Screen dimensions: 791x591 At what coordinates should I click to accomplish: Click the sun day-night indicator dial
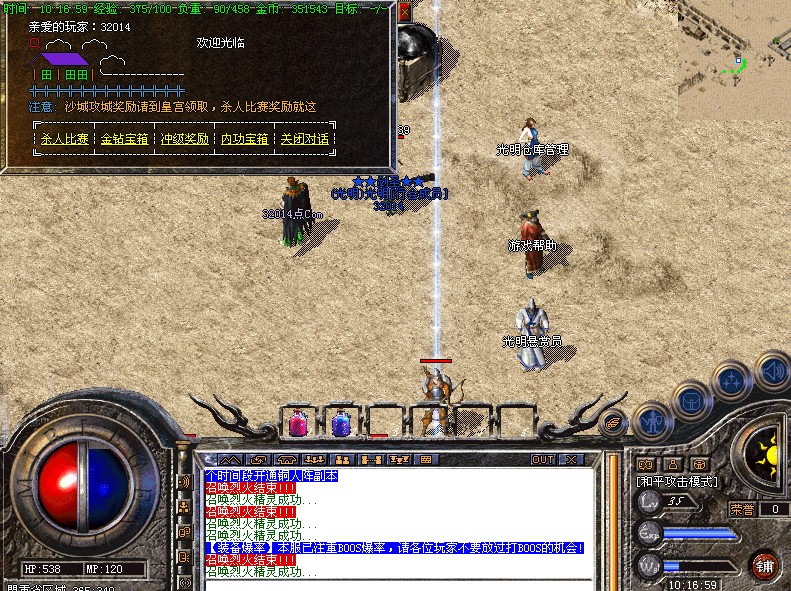[765, 451]
